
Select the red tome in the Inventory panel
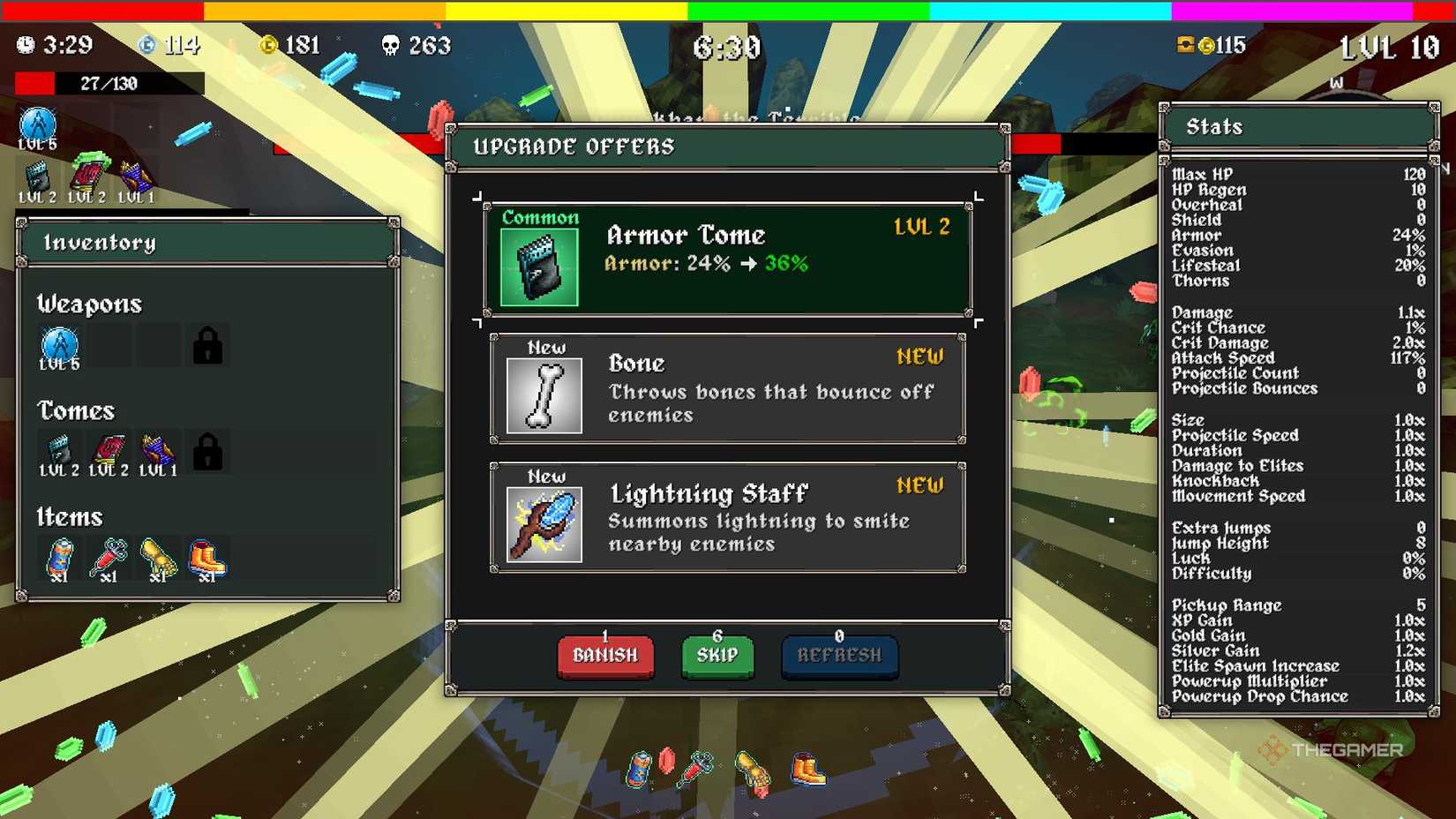tap(109, 452)
